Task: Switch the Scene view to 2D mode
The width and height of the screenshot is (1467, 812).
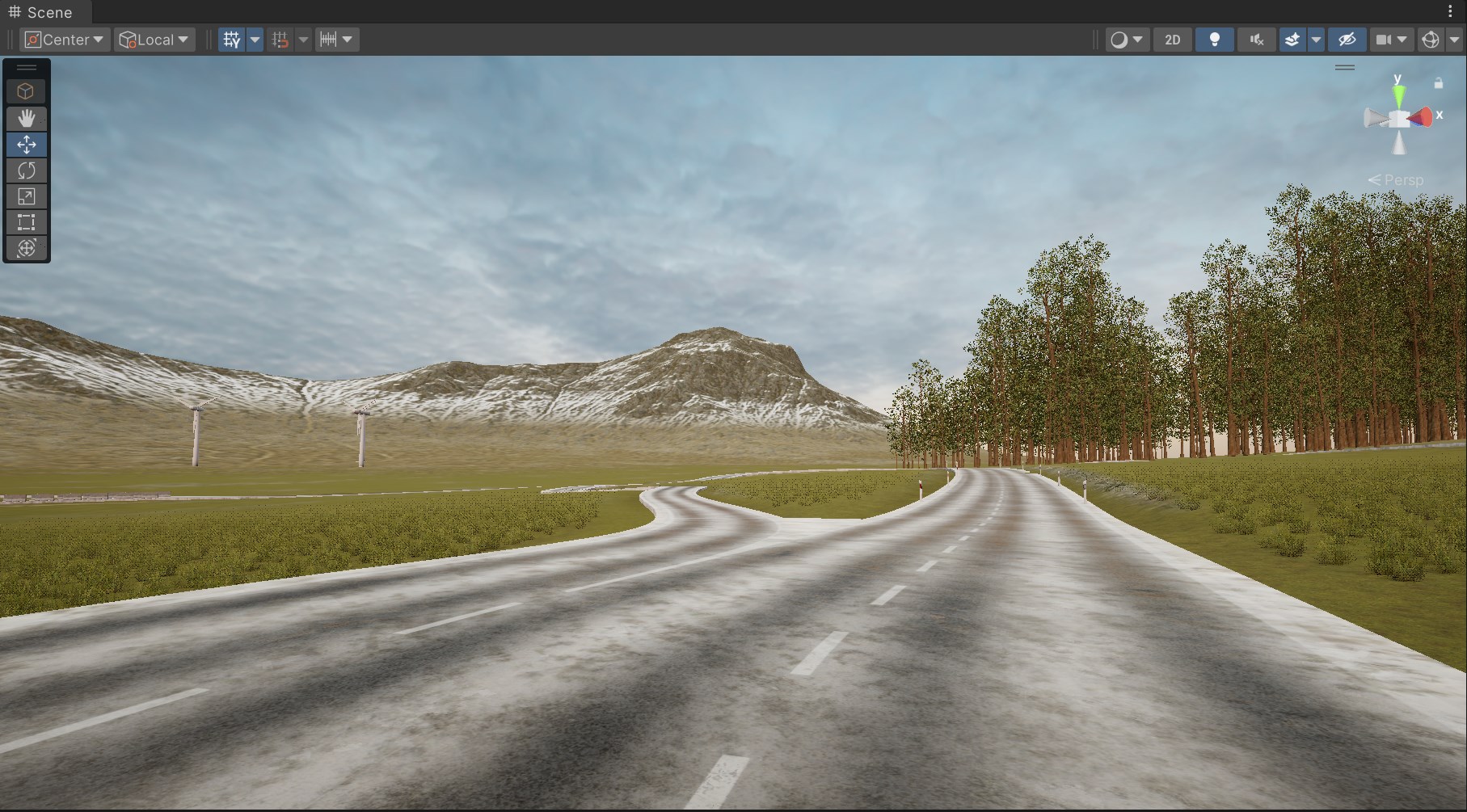Action: (1172, 40)
